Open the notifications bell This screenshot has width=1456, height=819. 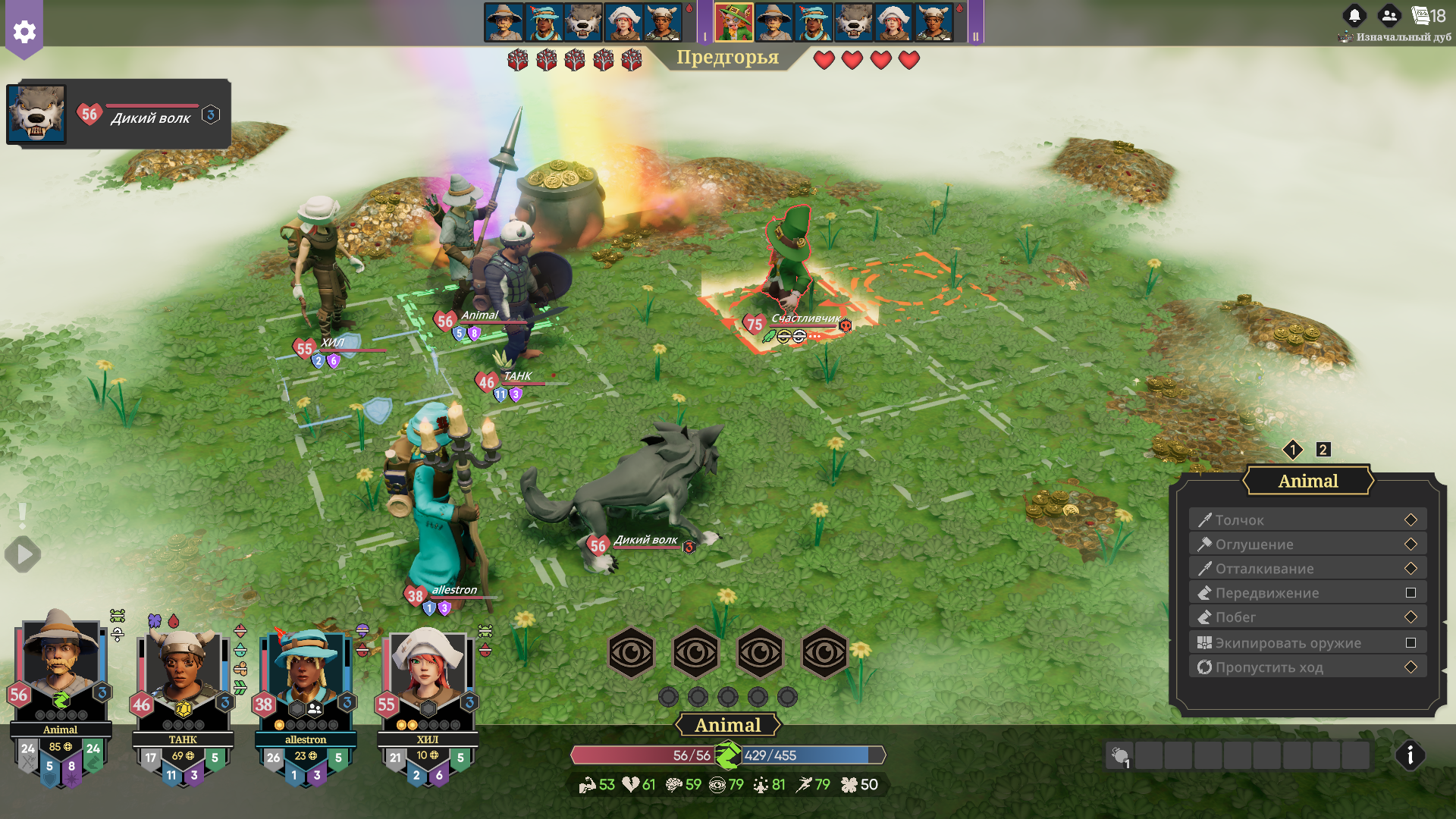1354,15
